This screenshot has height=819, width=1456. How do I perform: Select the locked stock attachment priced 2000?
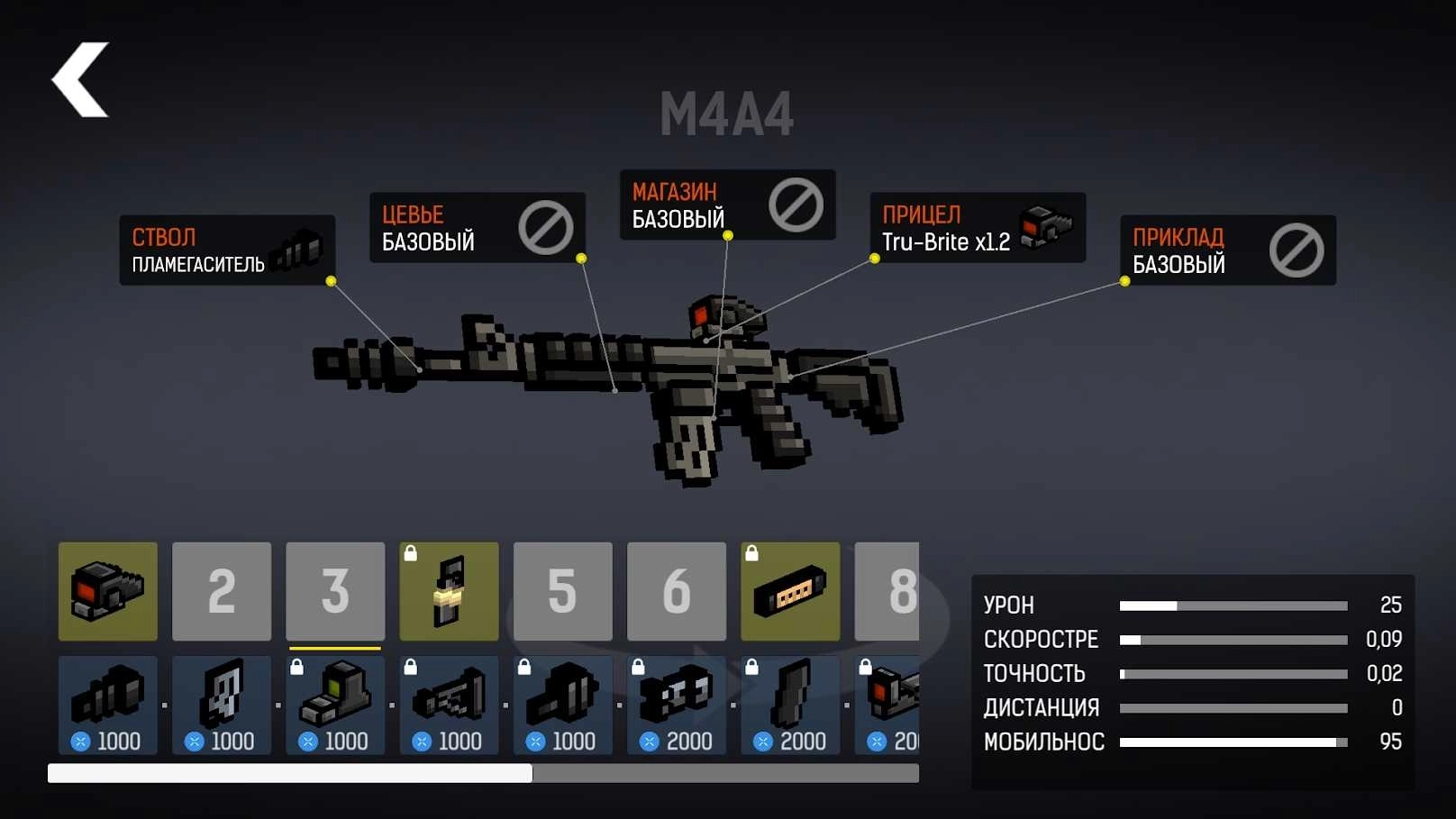(x=789, y=705)
